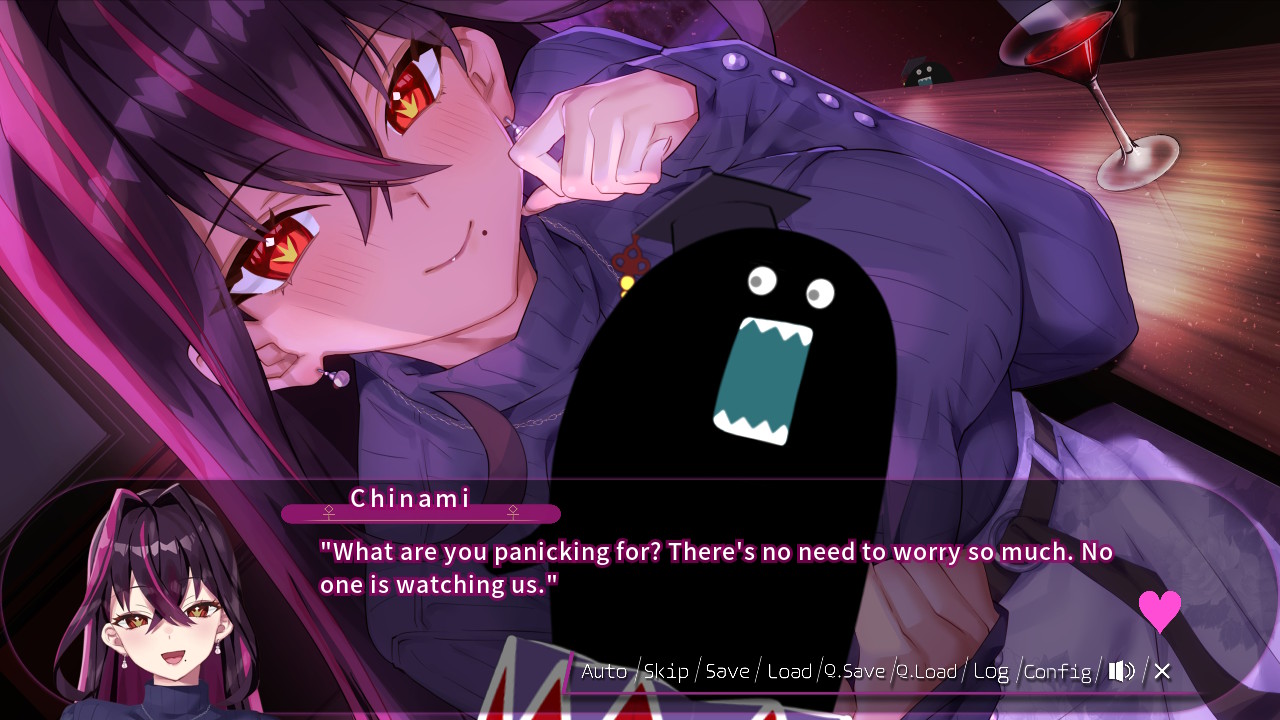Click the right female symbol on Chinami's nameplate
Viewport: 1280px width, 720px height.
point(513,512)
